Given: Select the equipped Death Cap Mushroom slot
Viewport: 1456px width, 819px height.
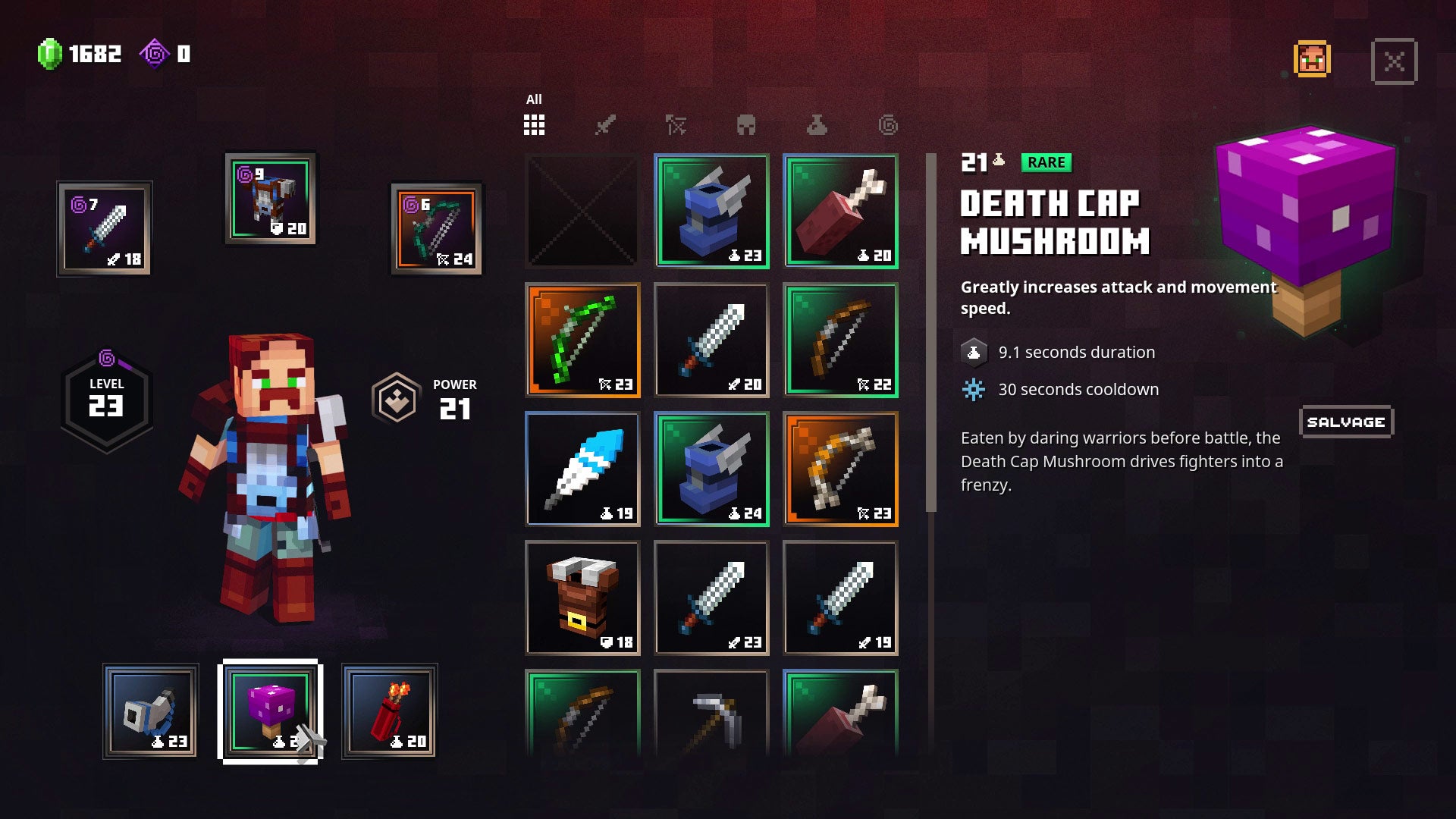Looking at the screenshot, I should click(x=270, y=711).
